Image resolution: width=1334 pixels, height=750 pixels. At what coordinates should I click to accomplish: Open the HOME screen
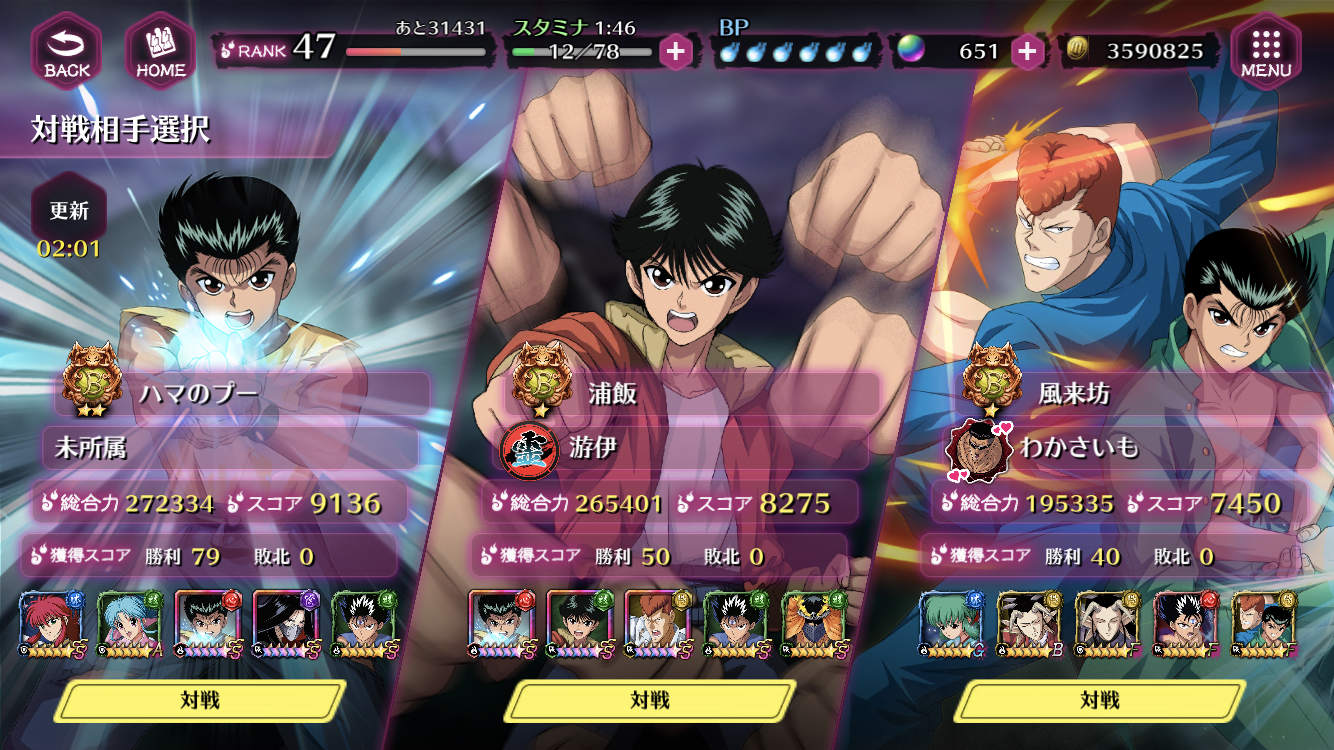(x=160, y=51)
